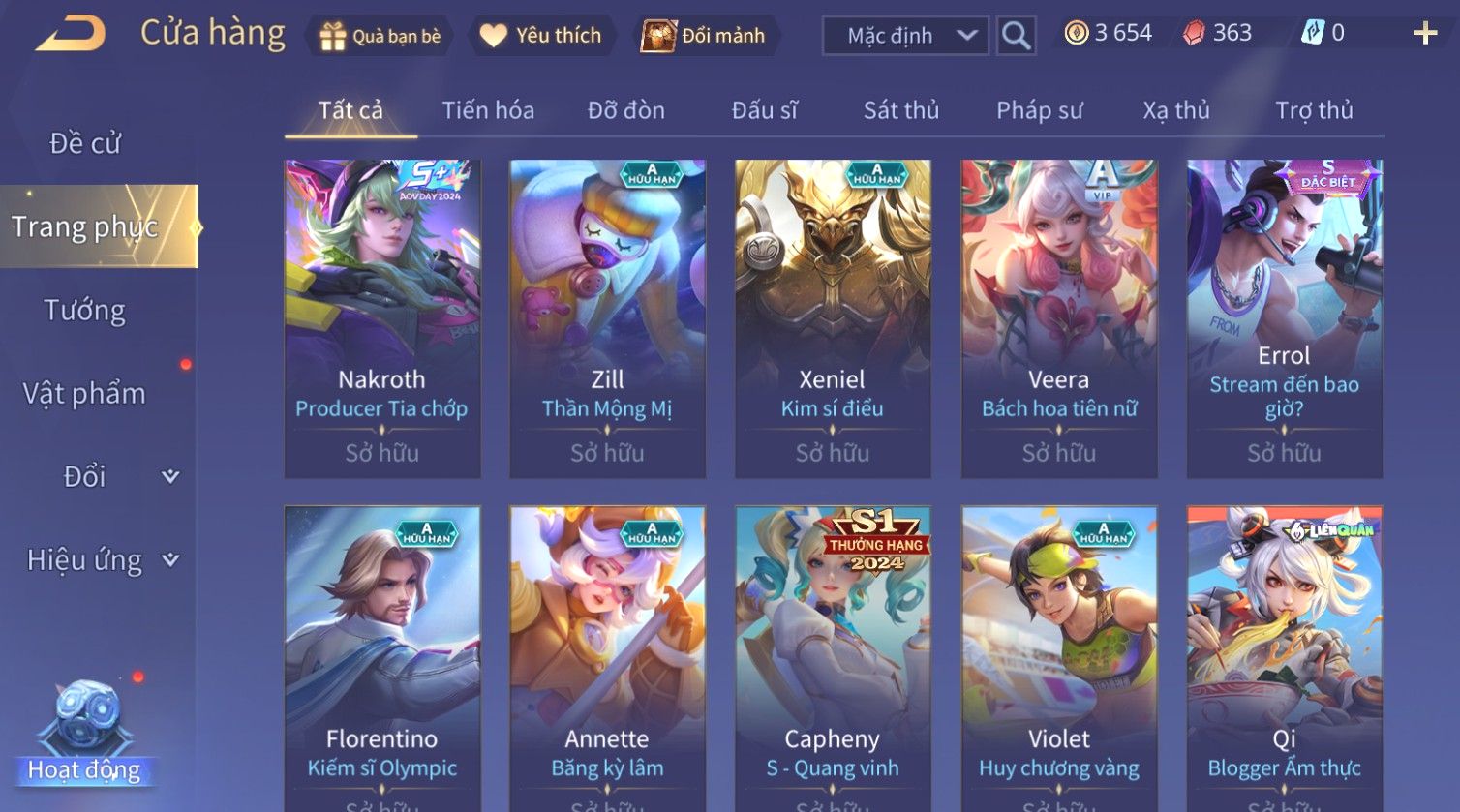Choose the Trợ thủ tab
The height and width of the screenshot is (812, 1460).
coord(1313,110)
